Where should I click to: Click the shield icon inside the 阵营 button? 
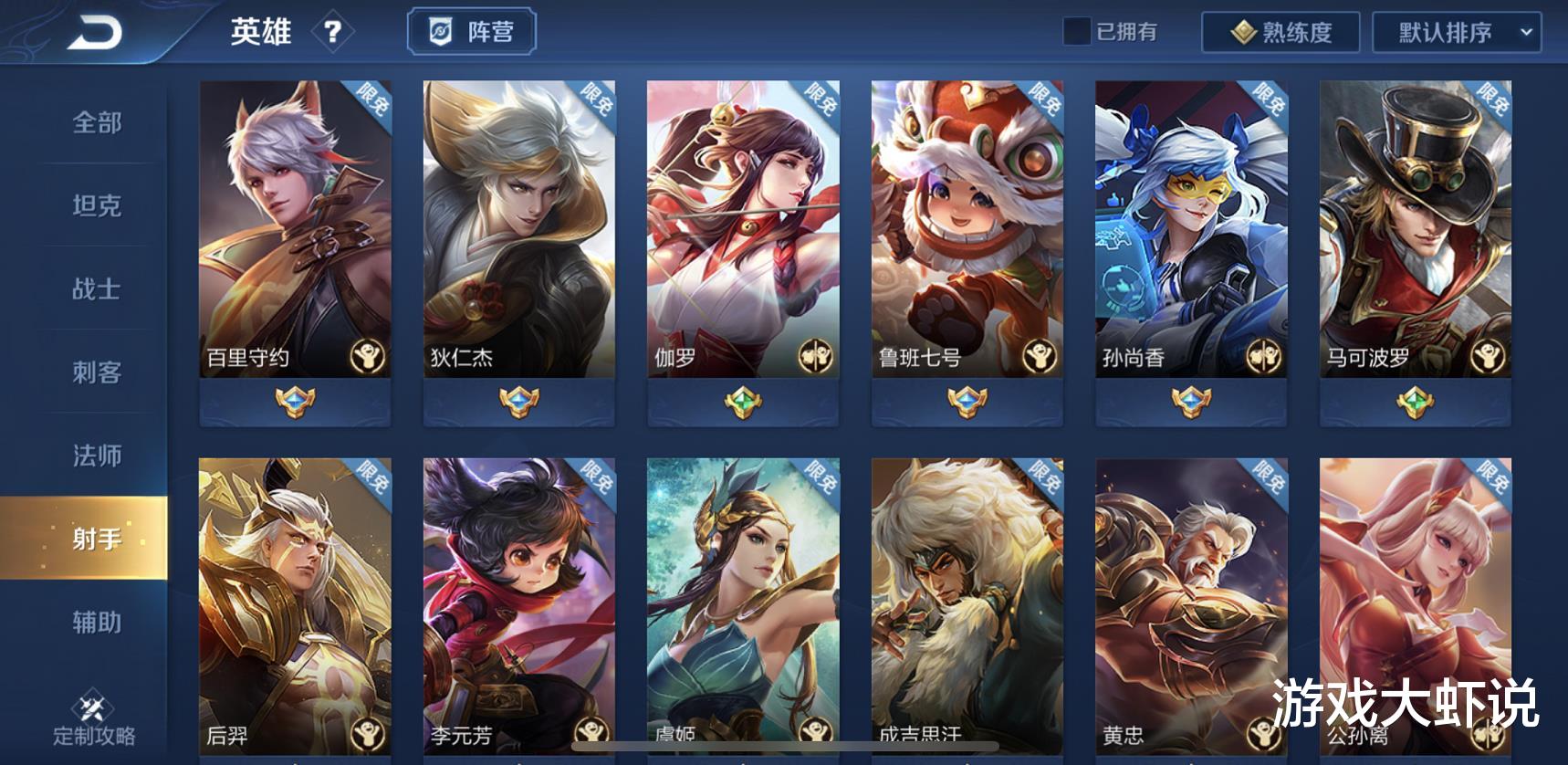click(x=439, y=30)
